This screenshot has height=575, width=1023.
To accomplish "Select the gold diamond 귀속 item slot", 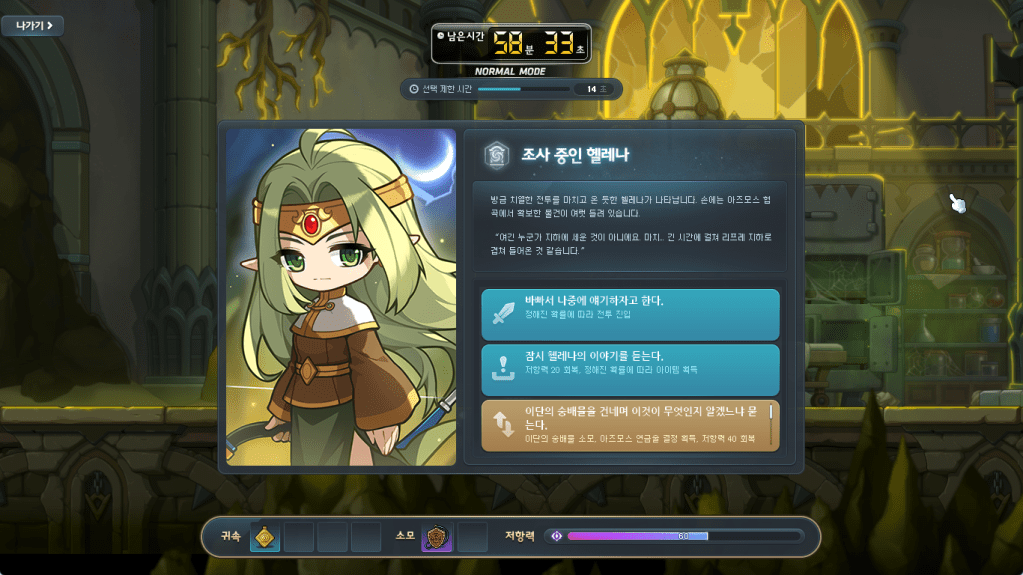I will click(265, 538).
